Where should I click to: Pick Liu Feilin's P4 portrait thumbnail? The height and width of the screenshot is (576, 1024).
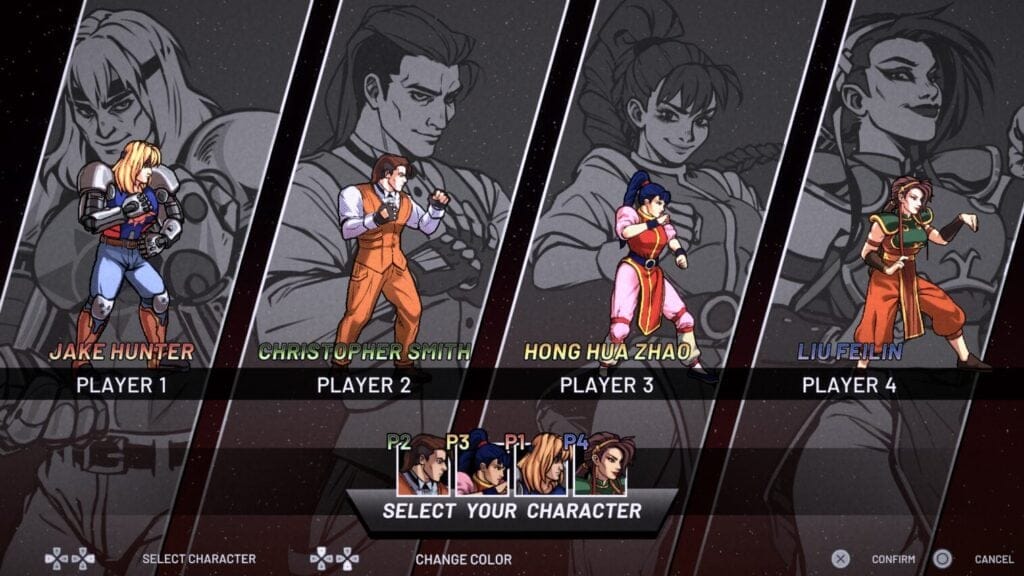coord(600,467)
